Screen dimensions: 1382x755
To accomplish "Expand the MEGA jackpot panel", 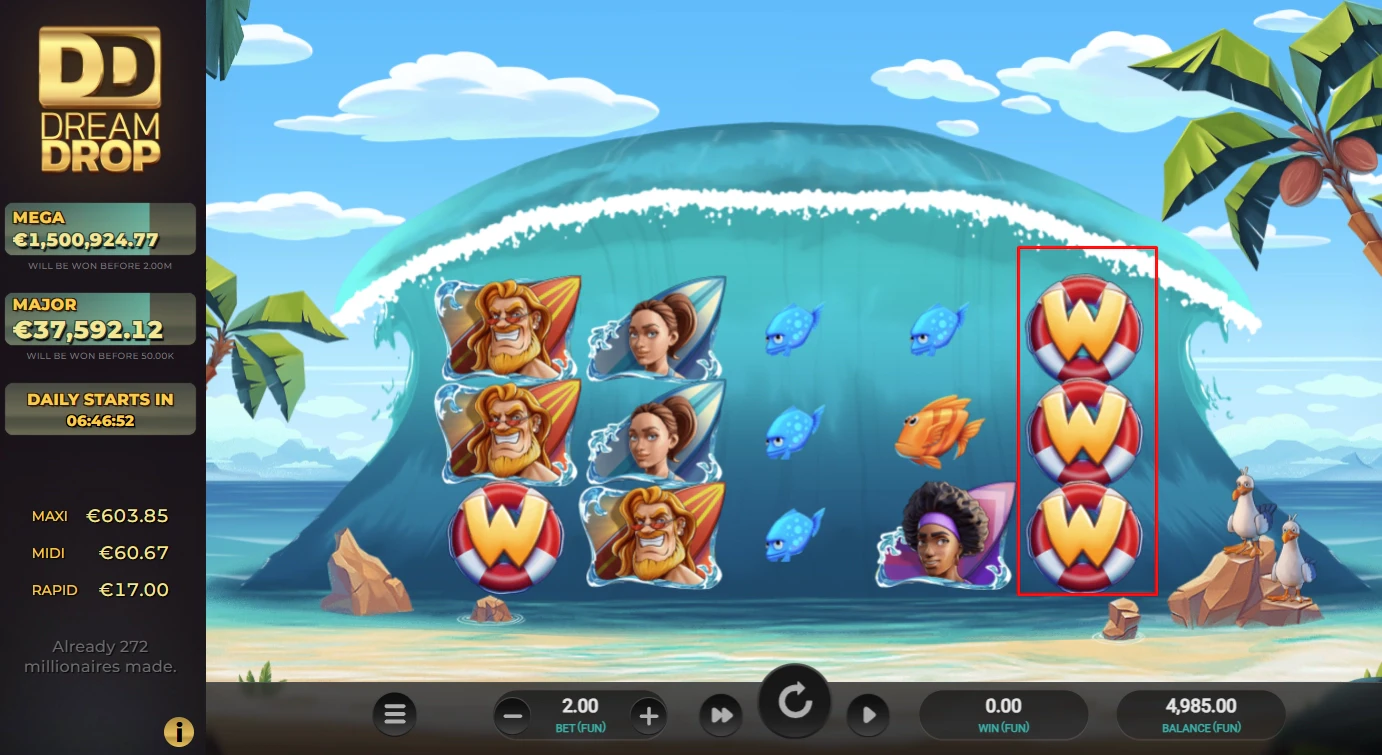I will [100, 230].
